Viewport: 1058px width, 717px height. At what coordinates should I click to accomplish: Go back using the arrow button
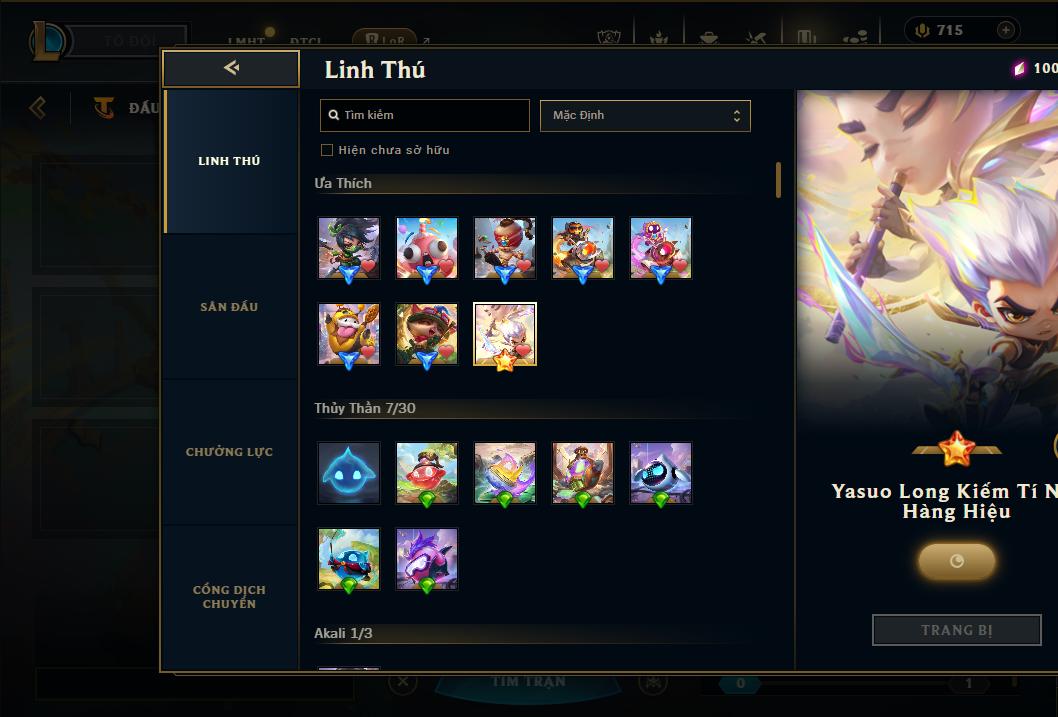(231, 68)
